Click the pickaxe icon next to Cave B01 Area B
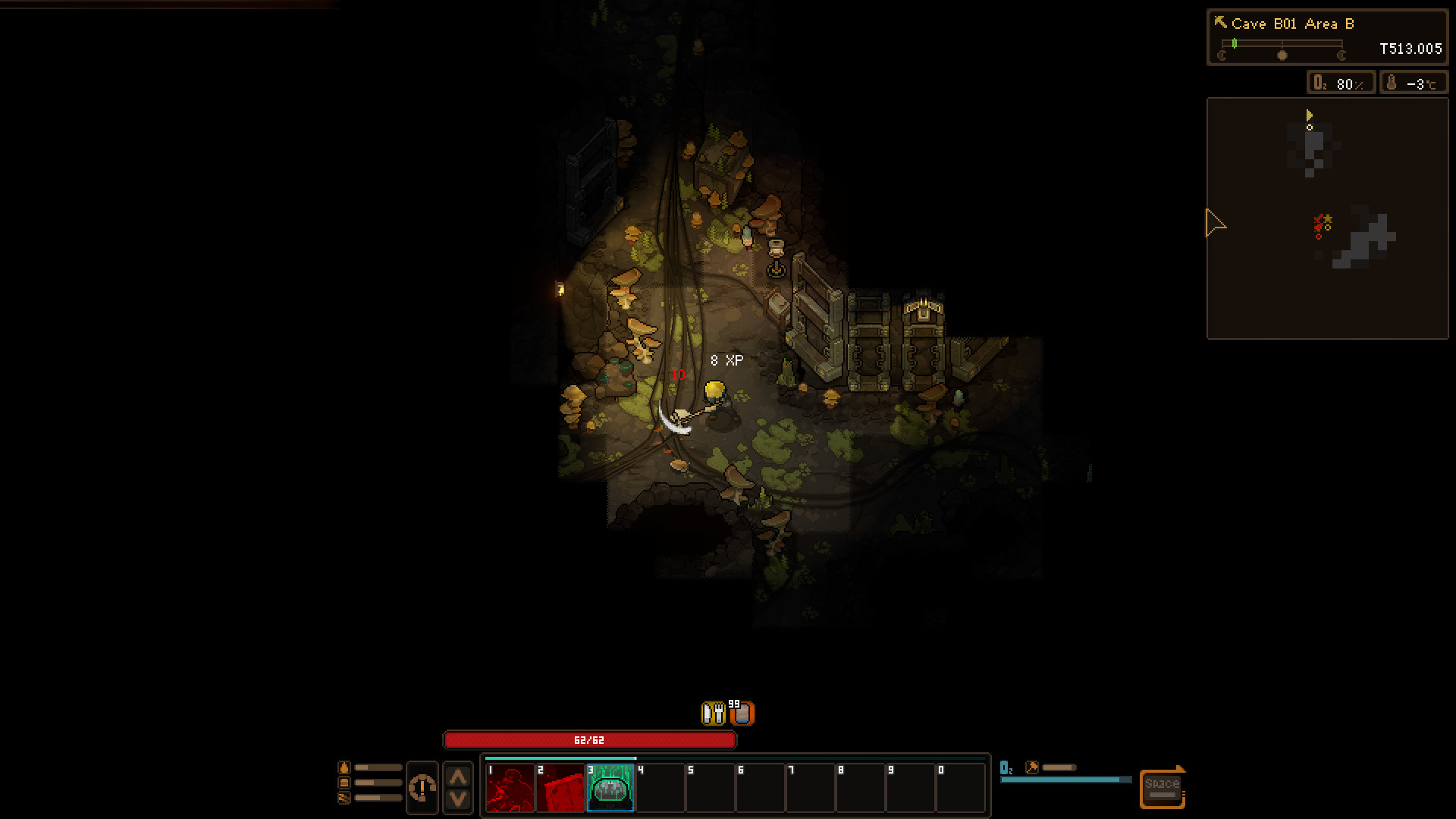 1222,23
